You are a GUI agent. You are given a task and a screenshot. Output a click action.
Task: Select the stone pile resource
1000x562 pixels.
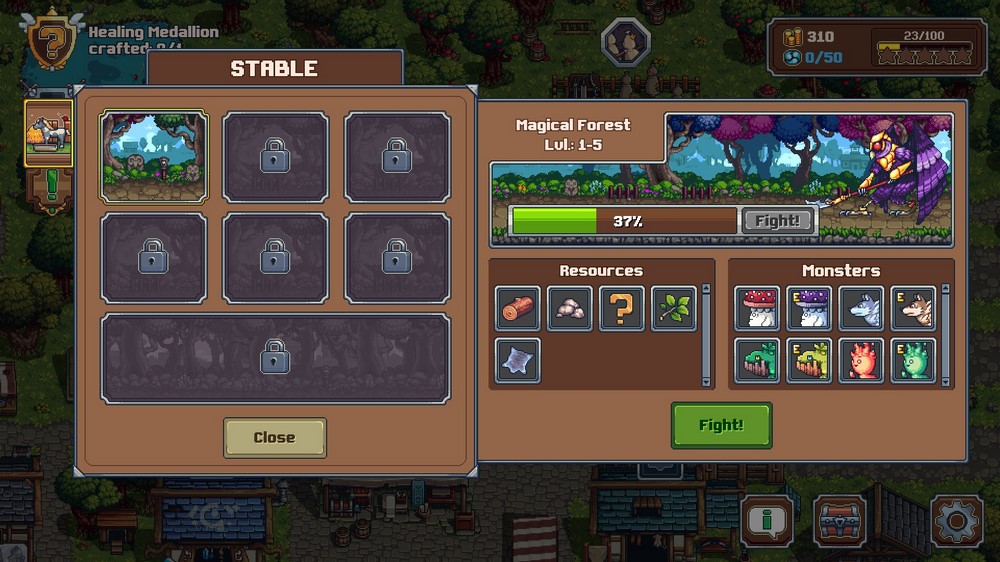tap(570, 309)
